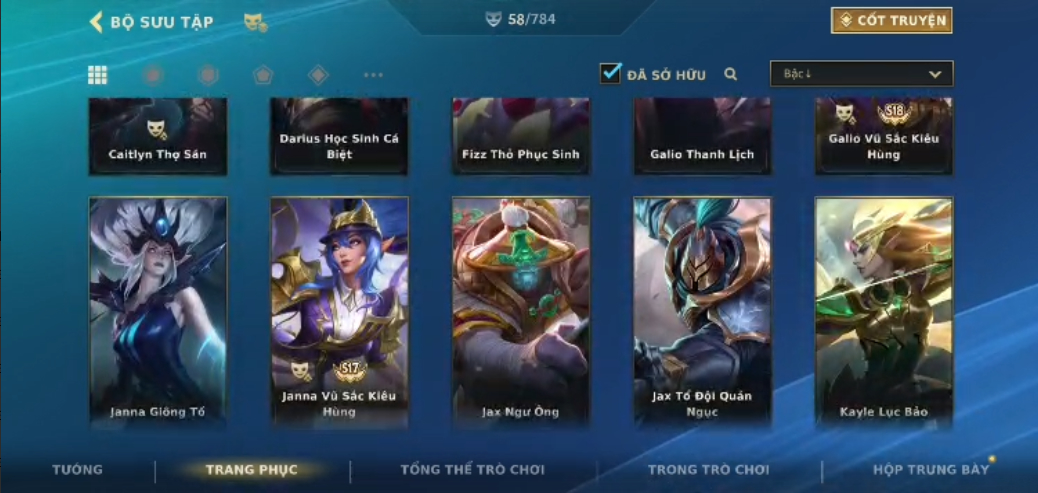Select the grid view filter icon
1038x493 pixels.
tap(98, 75)
